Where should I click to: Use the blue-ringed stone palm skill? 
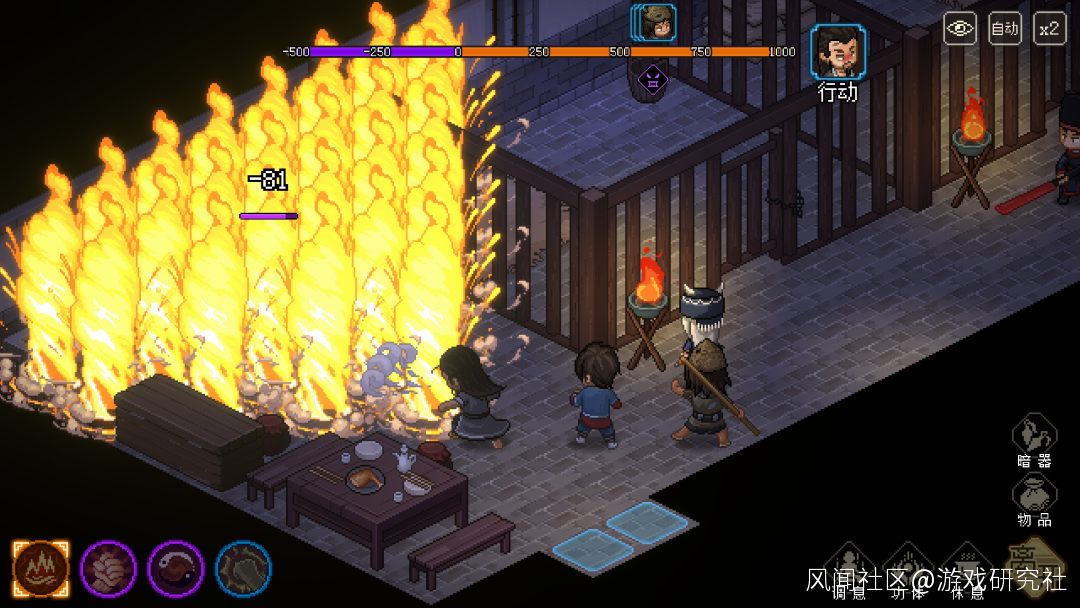[243, 568]
